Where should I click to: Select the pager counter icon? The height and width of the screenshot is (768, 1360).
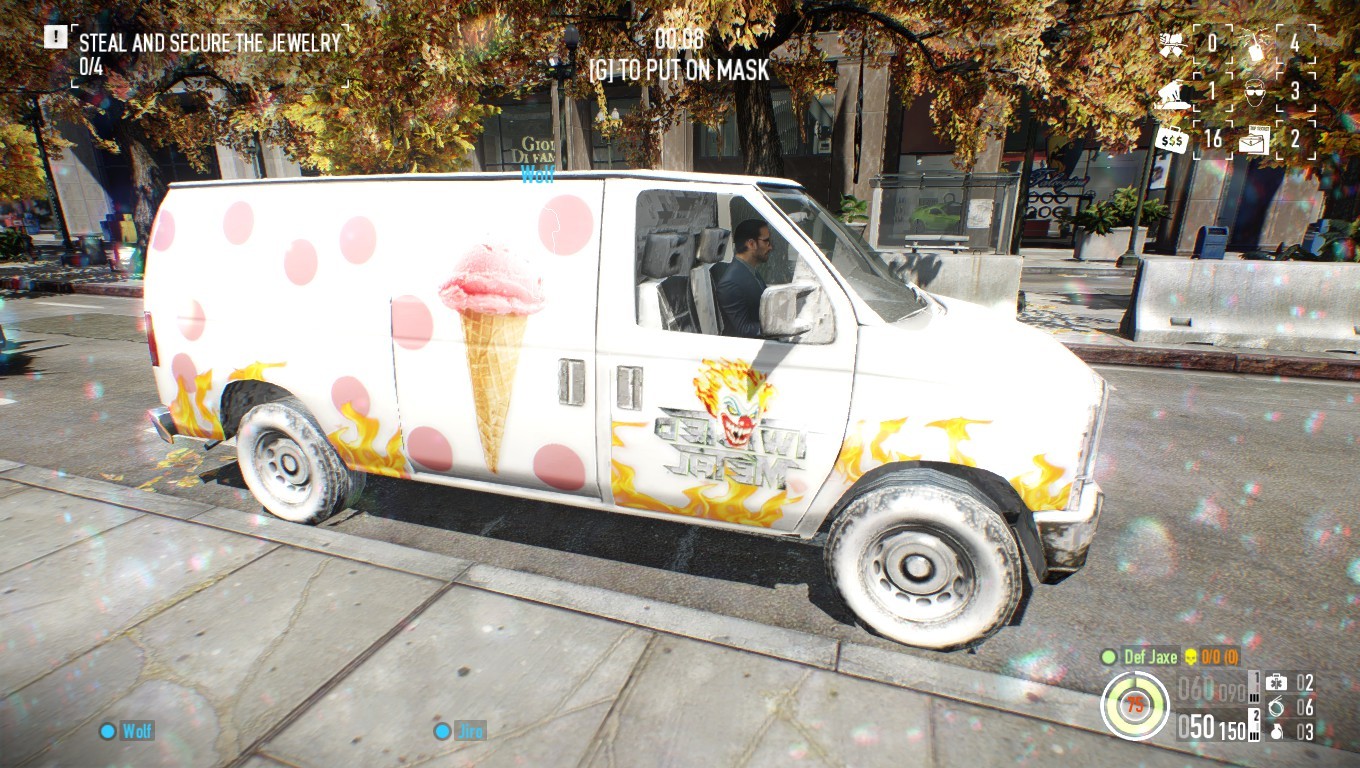click(1255, 45)
